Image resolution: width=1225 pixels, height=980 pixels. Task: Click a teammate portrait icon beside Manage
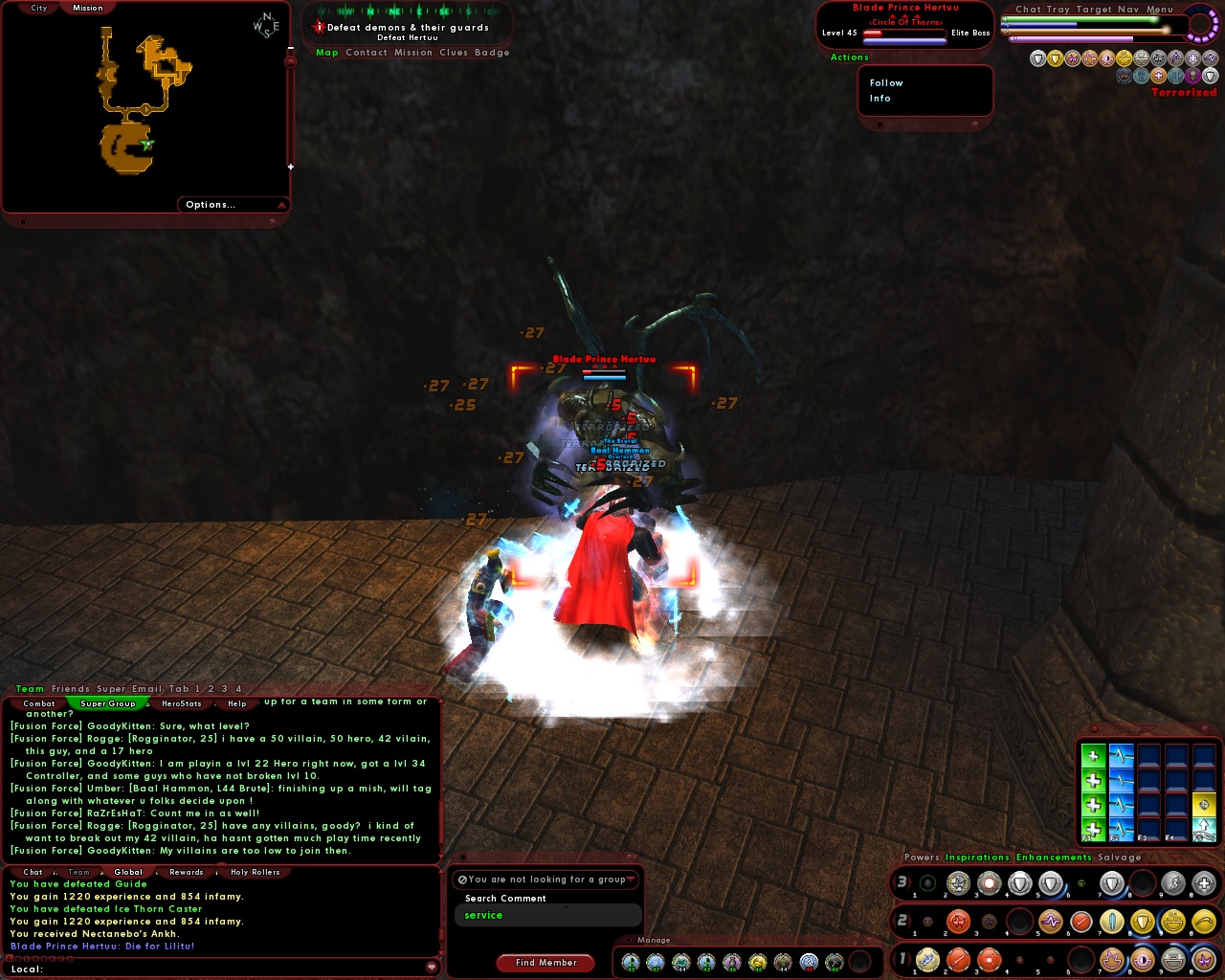632,961
